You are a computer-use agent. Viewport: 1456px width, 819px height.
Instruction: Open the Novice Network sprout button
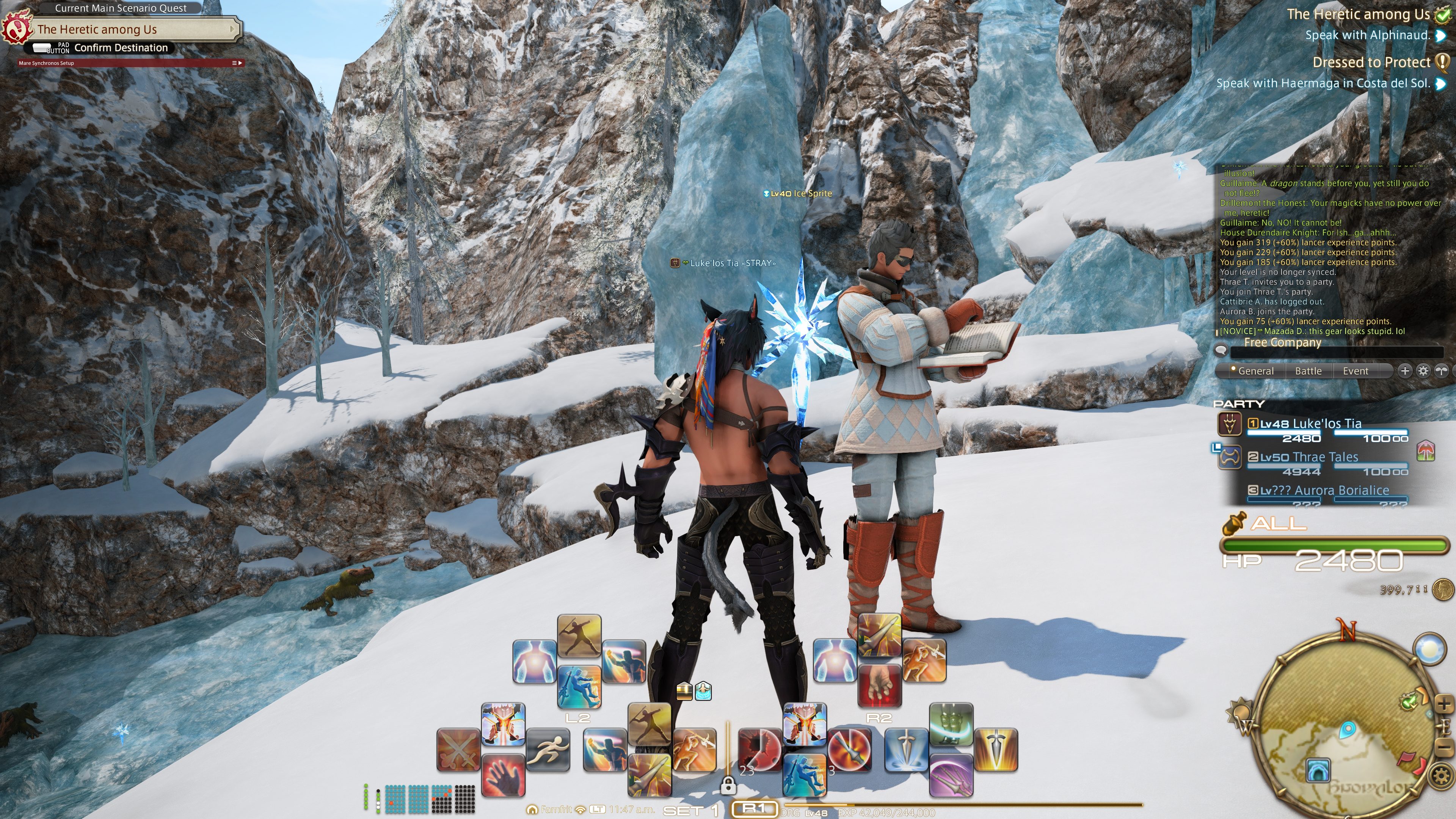coord(1441,371)
